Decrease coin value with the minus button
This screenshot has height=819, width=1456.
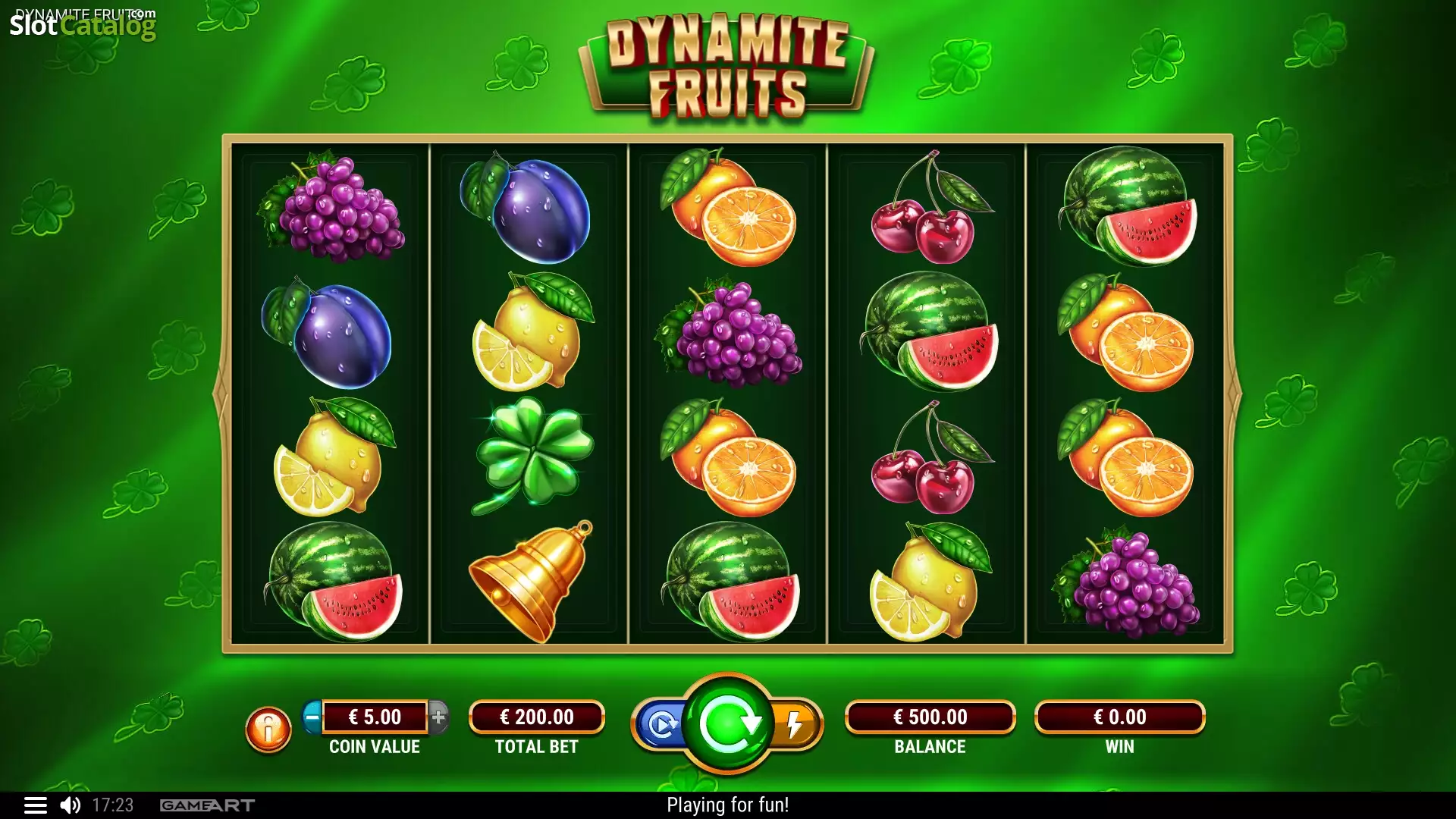[312, 717]
